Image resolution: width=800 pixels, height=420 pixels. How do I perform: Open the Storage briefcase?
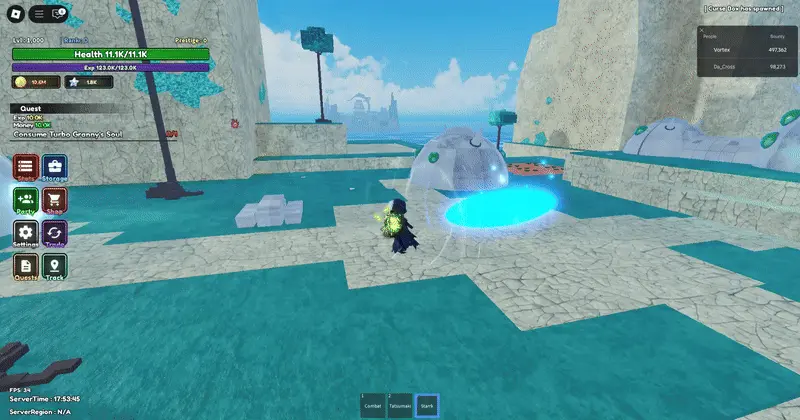[x=55, y=168]
